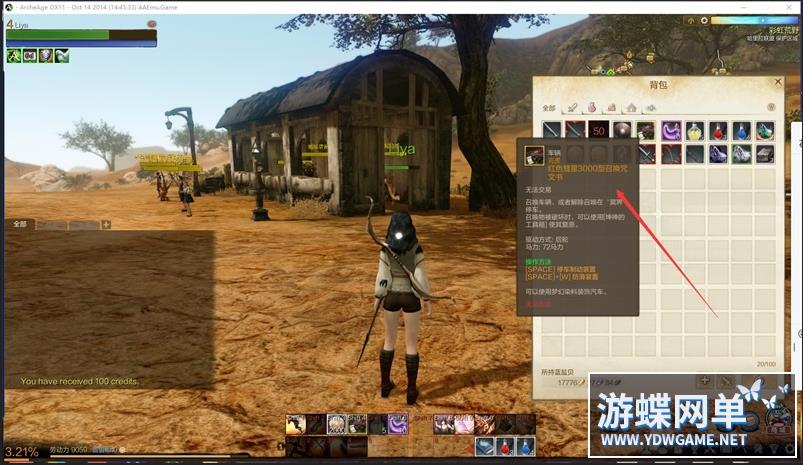
Task: Select the 全部 tab in backpack
Action: 549,107
